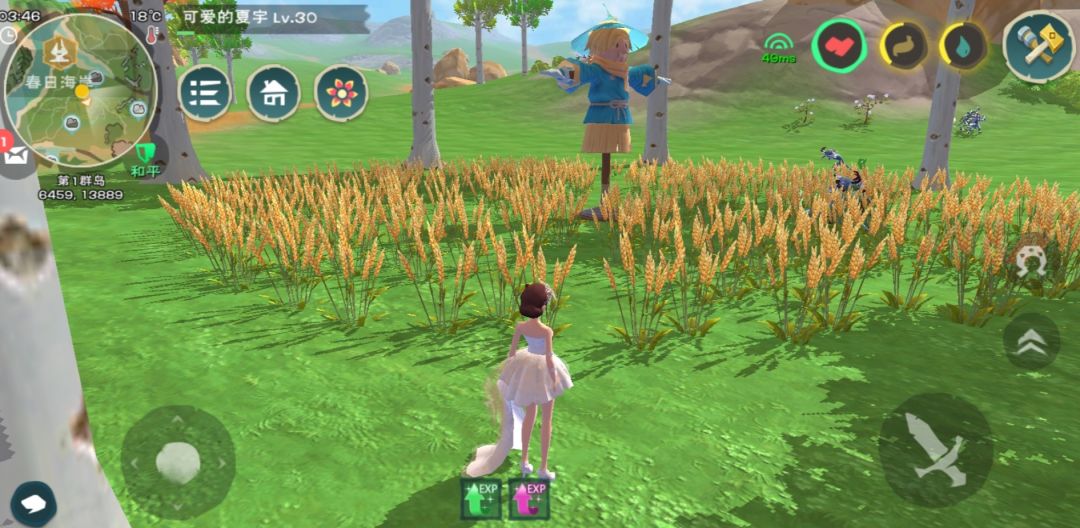Tap the stomach hunger status icon
This screenshot has height=528, width=1080.
pyautogui.click(x=903, y=46)
